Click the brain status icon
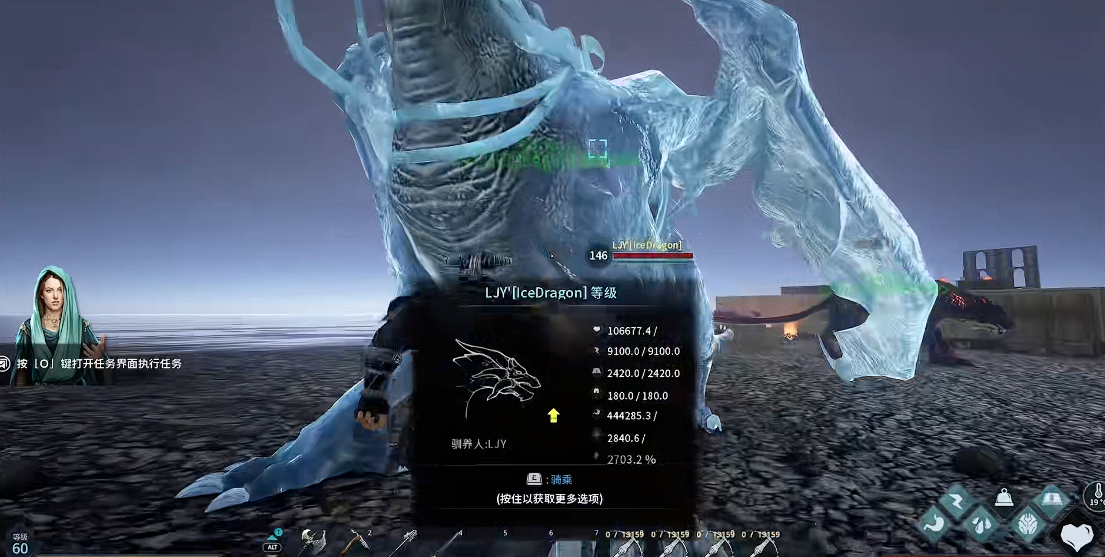The height and width of the screenshot is (557, 1105). 1027,523
